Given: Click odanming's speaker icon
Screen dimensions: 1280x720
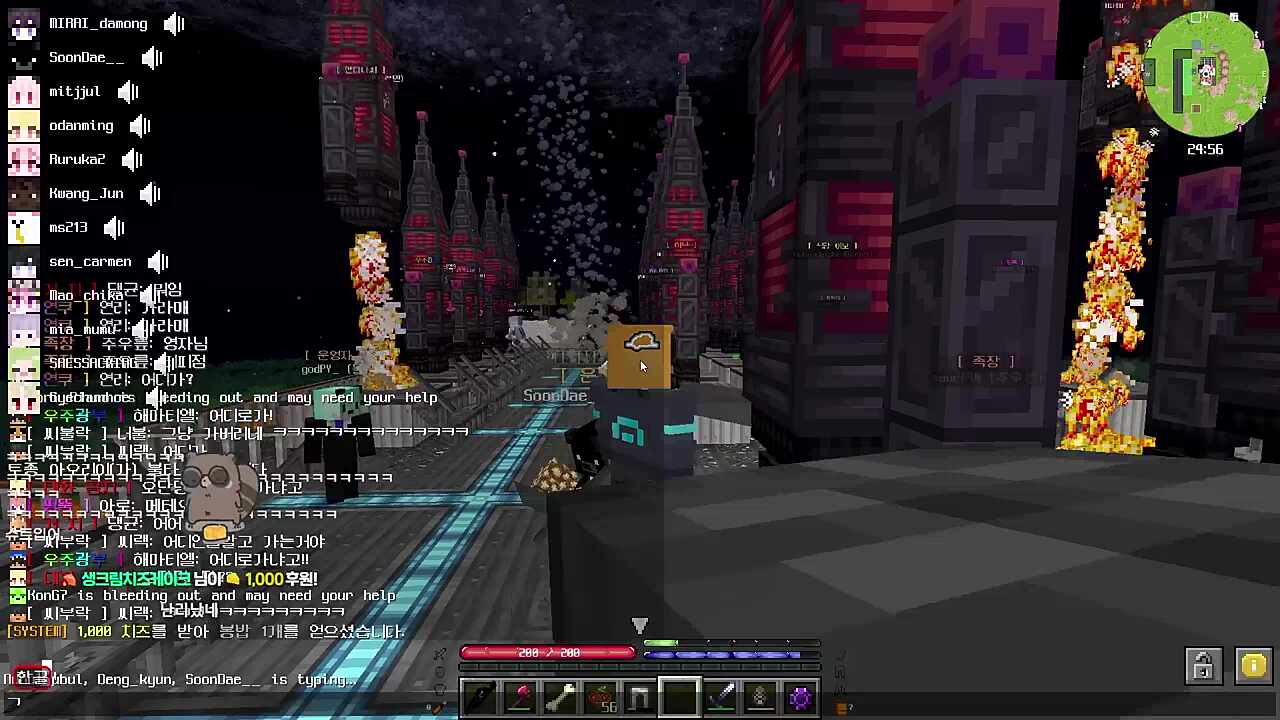Looking at the screenshot, I should 140,125.
